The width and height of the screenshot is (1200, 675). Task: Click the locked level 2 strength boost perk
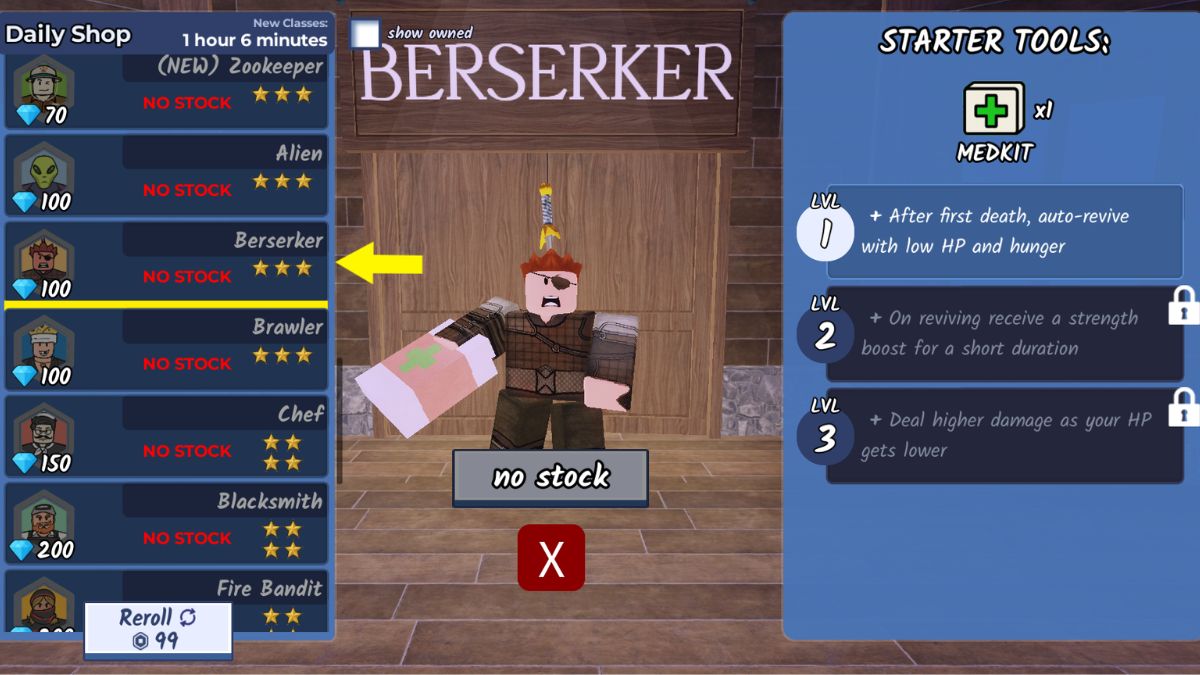[1003, 333]
